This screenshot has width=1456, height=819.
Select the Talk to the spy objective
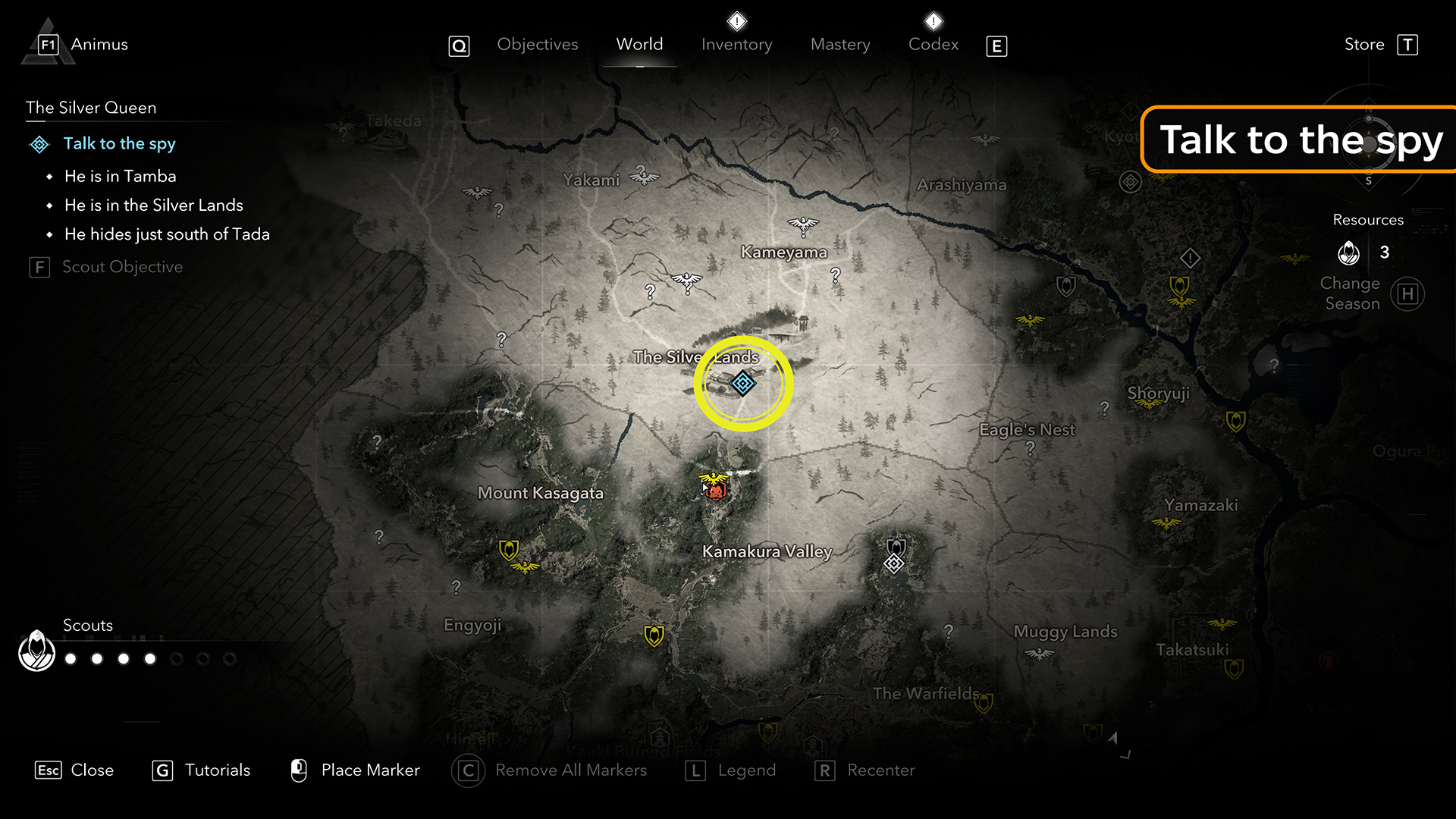coord(119,143)
